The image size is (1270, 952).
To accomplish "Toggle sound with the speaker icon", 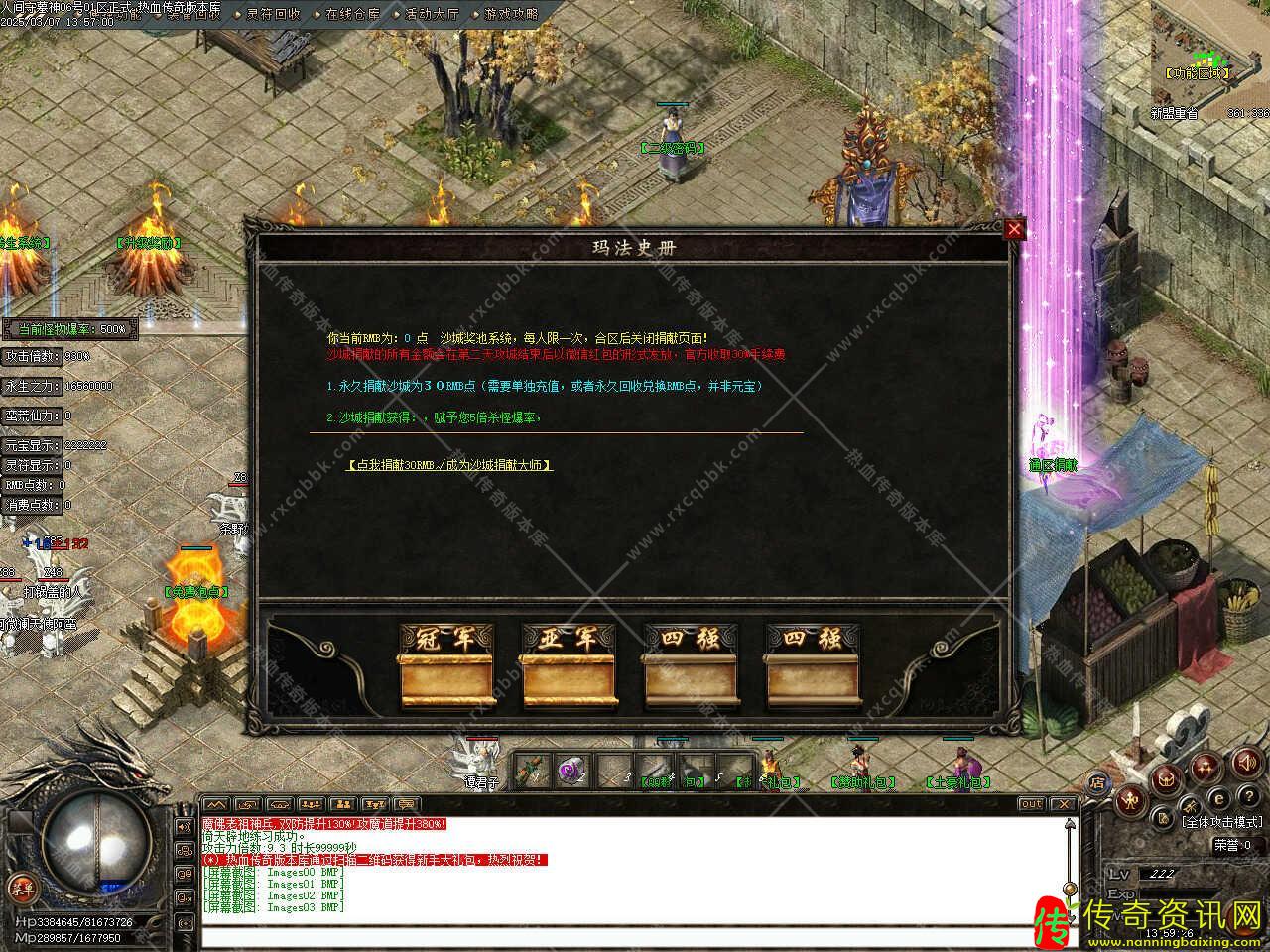I will pos(1245,762).
